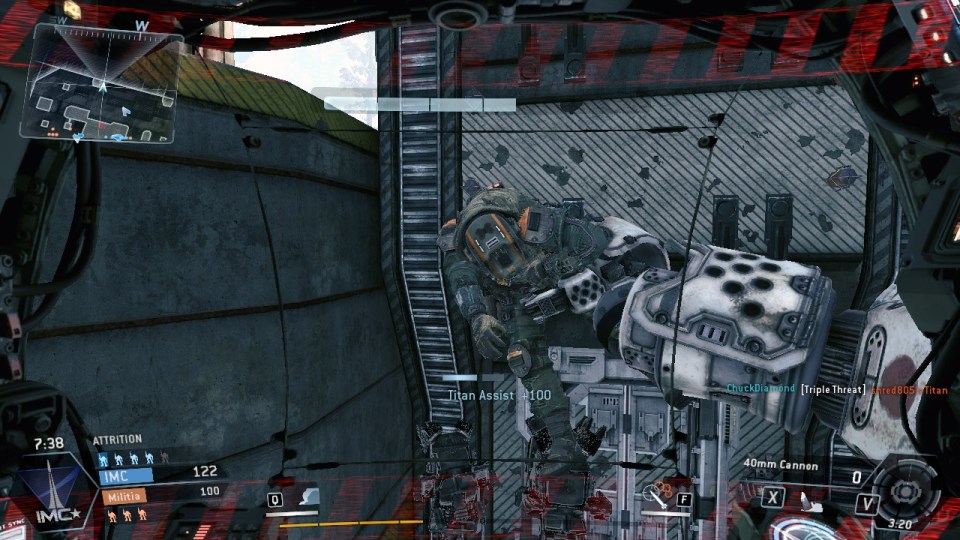Click the orange Militia team label
Screen dimensions: 960x540
[122, 495]
